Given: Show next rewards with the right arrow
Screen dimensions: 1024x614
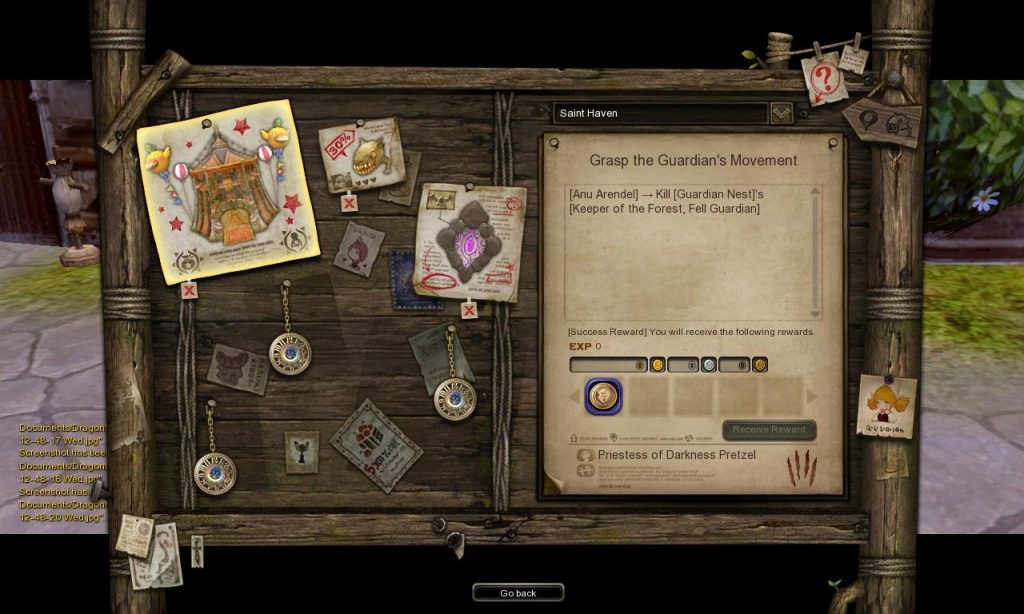Looking at the screenshot, I should click(x=812, y=397).
